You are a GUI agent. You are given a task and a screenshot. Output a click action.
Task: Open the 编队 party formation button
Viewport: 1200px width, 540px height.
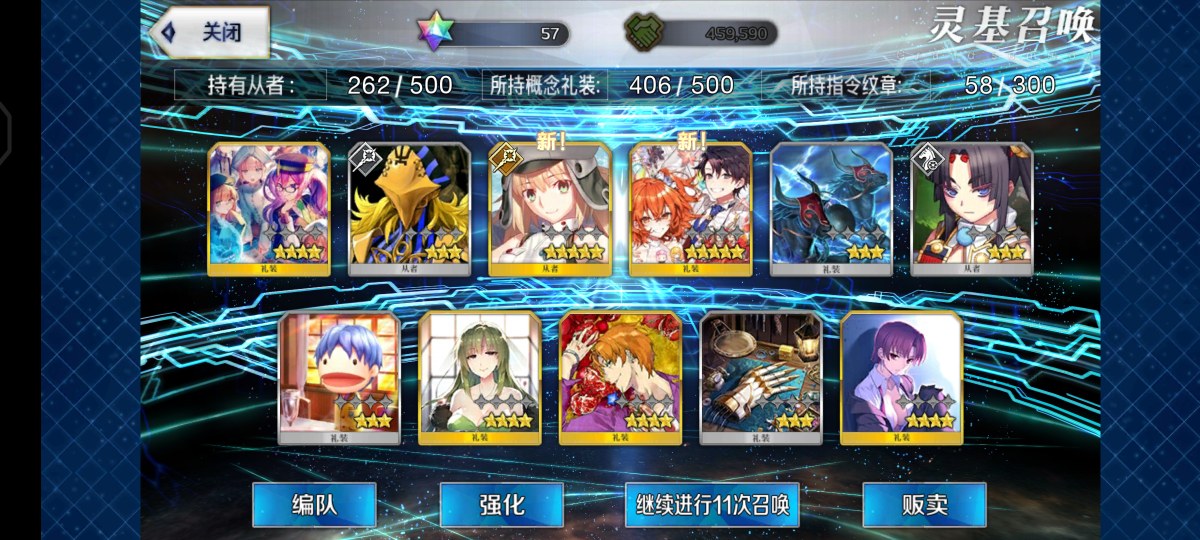314,505
